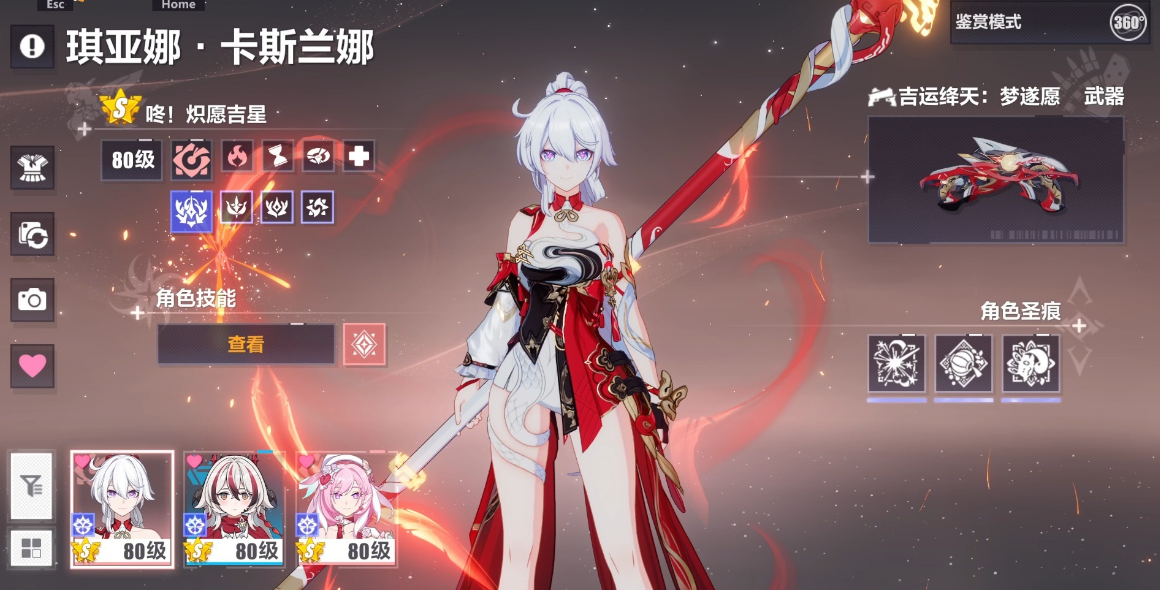Select the white plus cross tag icon
1160x590 pixels.
[359, 156]
